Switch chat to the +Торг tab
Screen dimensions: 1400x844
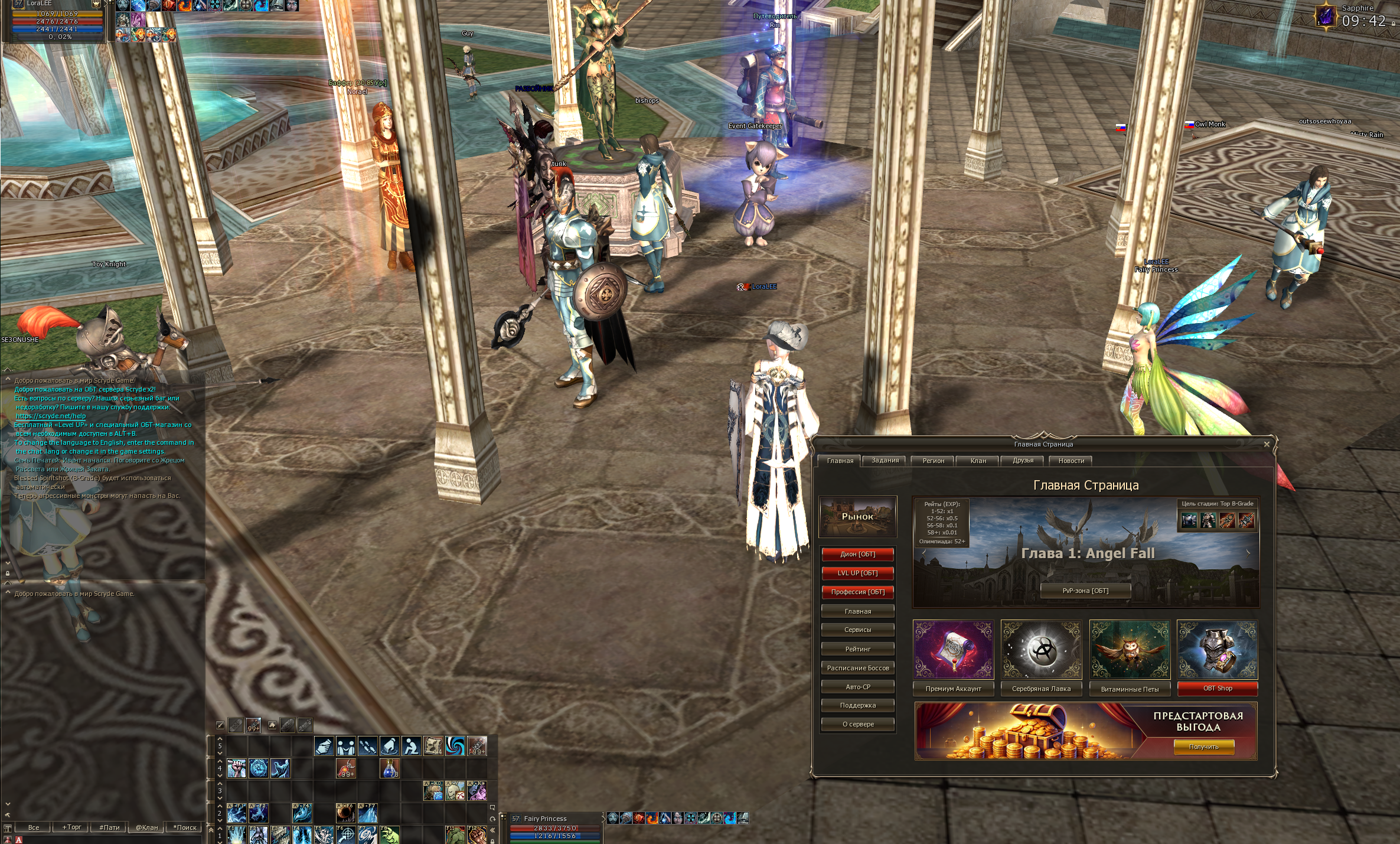click(71, 827)
